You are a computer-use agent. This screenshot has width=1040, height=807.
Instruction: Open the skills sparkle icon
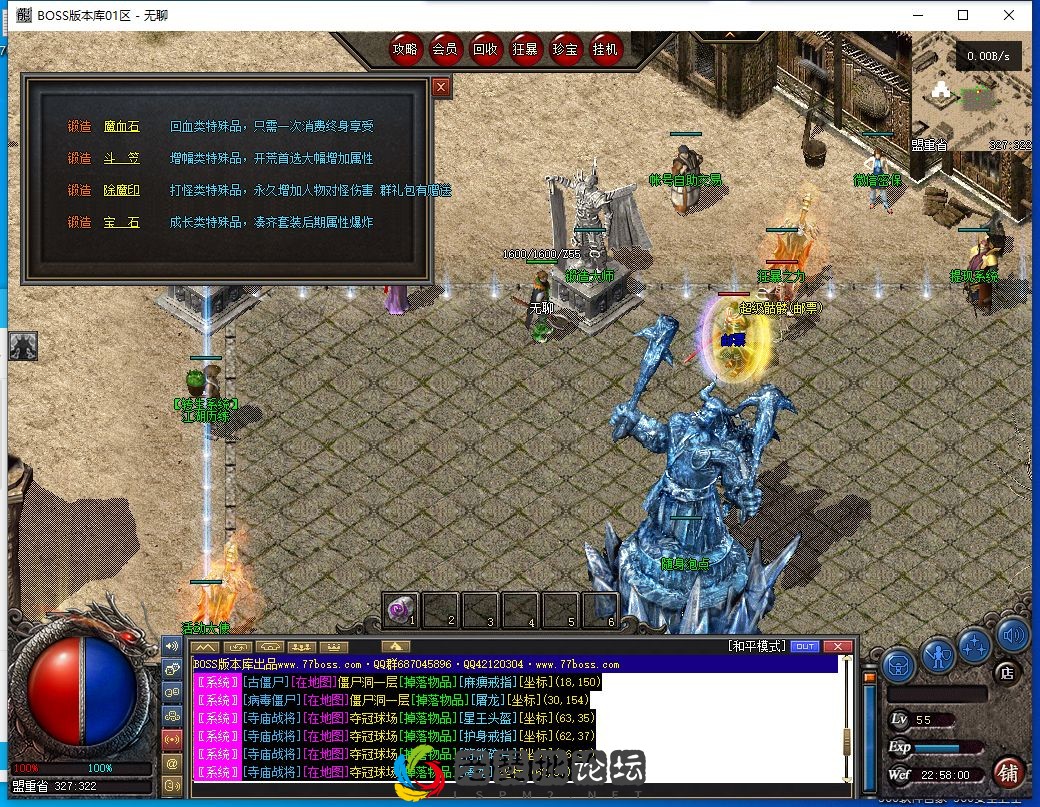[x=975, y=645]
